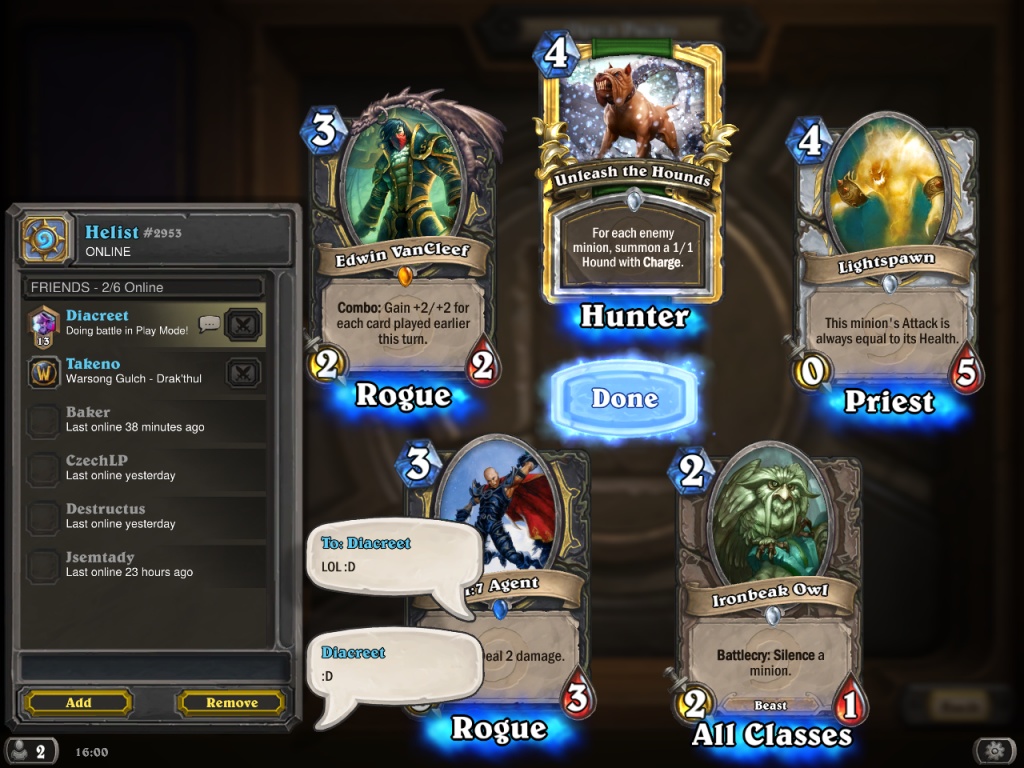
Task: Challenge Takeno with crossed swords button
Action: pos(244,372)
